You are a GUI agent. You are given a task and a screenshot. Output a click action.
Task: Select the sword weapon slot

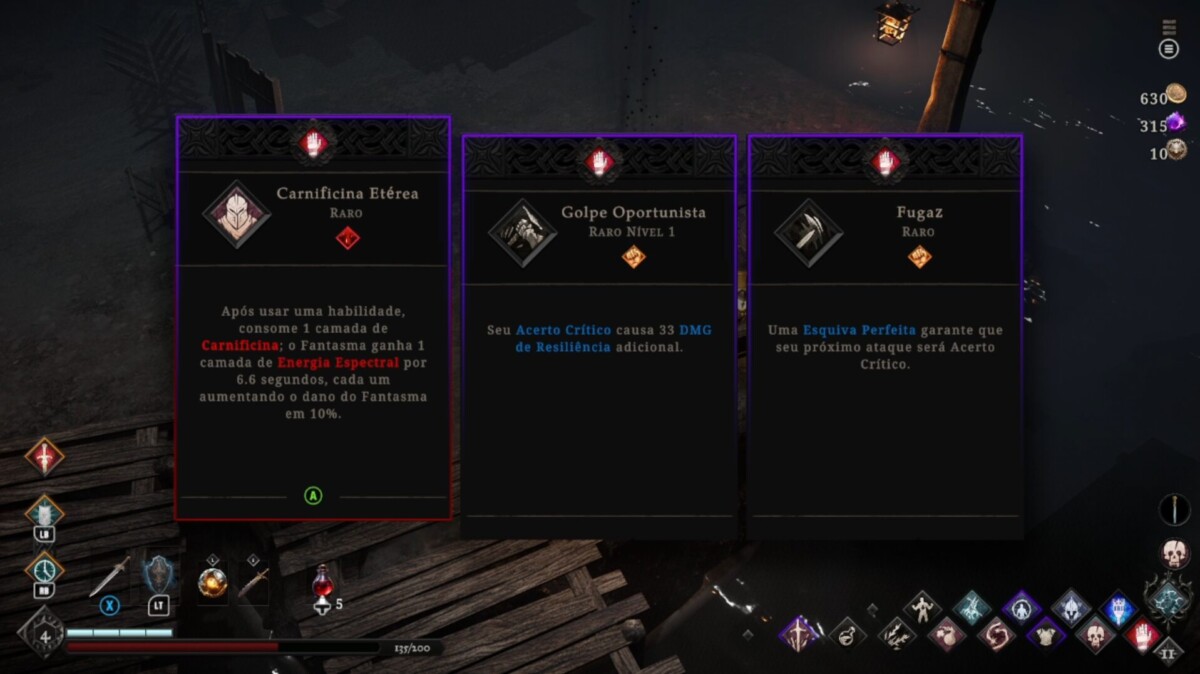click(109, 577)
